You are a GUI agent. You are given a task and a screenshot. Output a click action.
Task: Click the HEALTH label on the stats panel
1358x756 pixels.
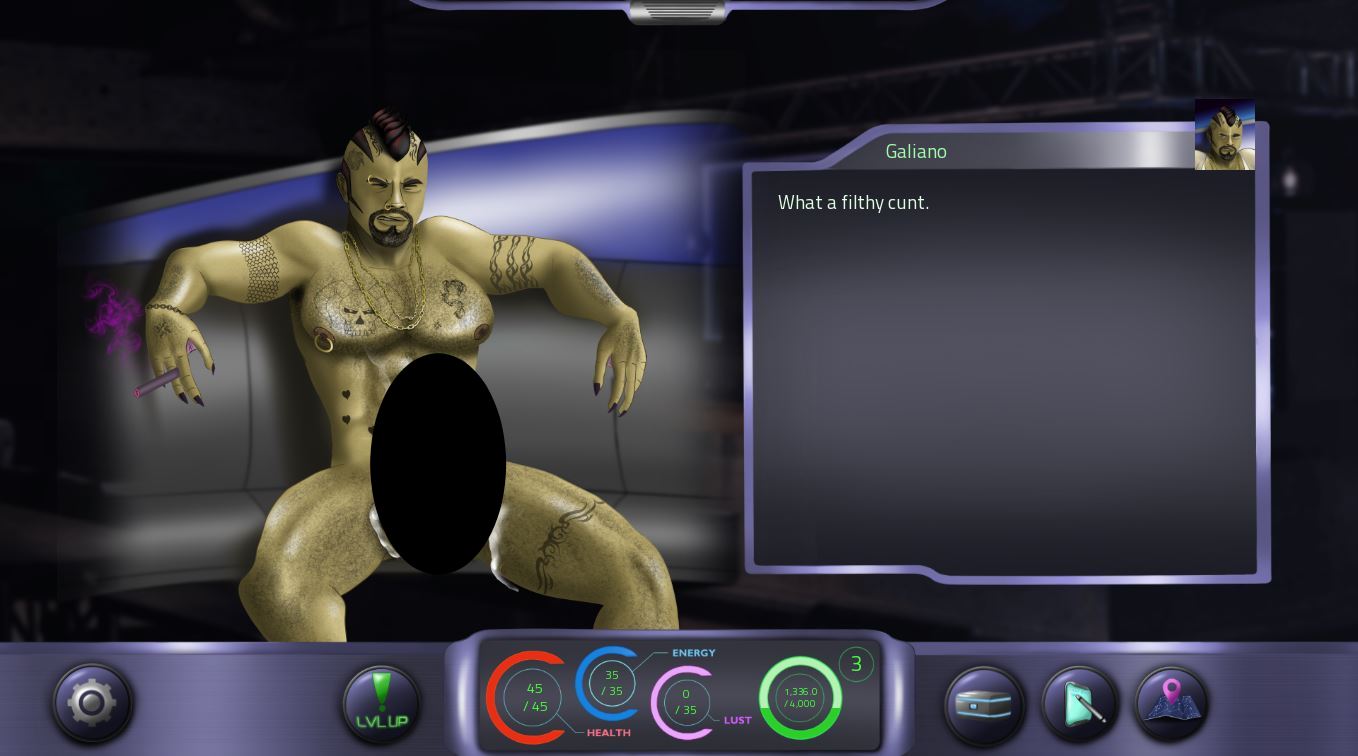pyautogui.click(x=608, y=732)
